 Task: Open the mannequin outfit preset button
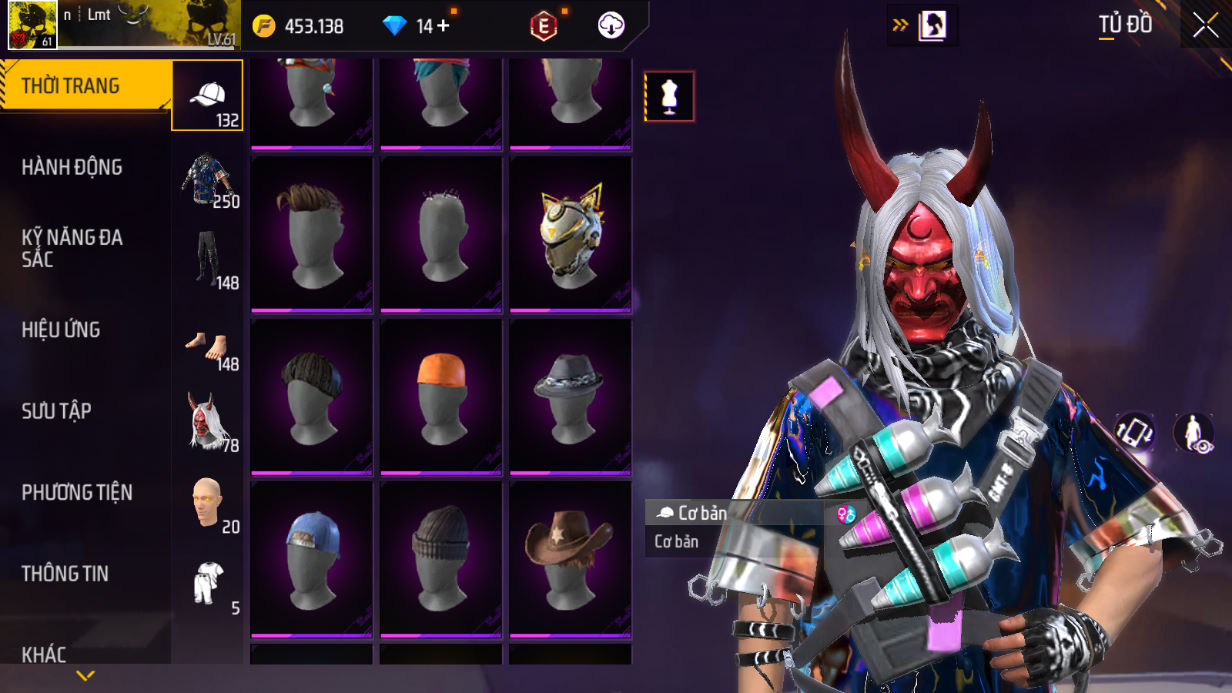669,97
